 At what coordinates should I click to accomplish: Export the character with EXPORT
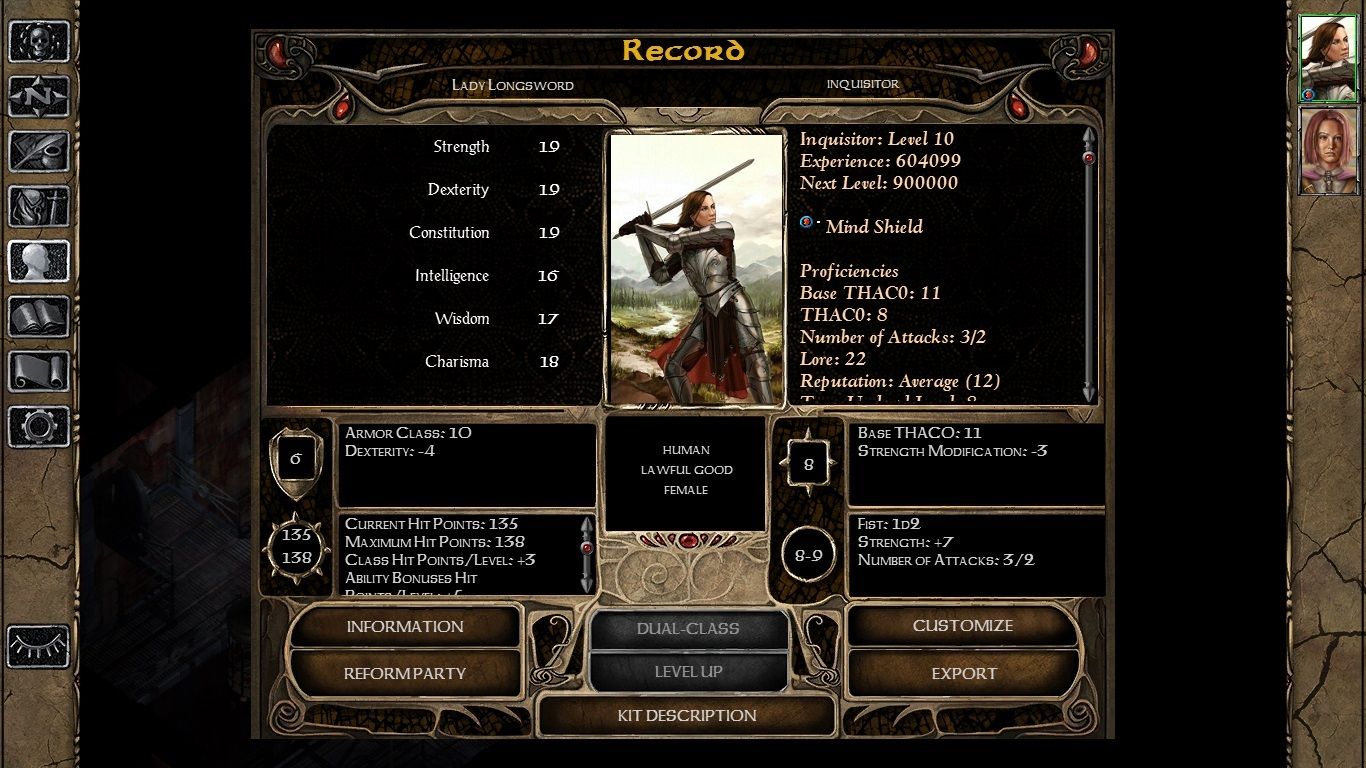click(x=962, y=673)
